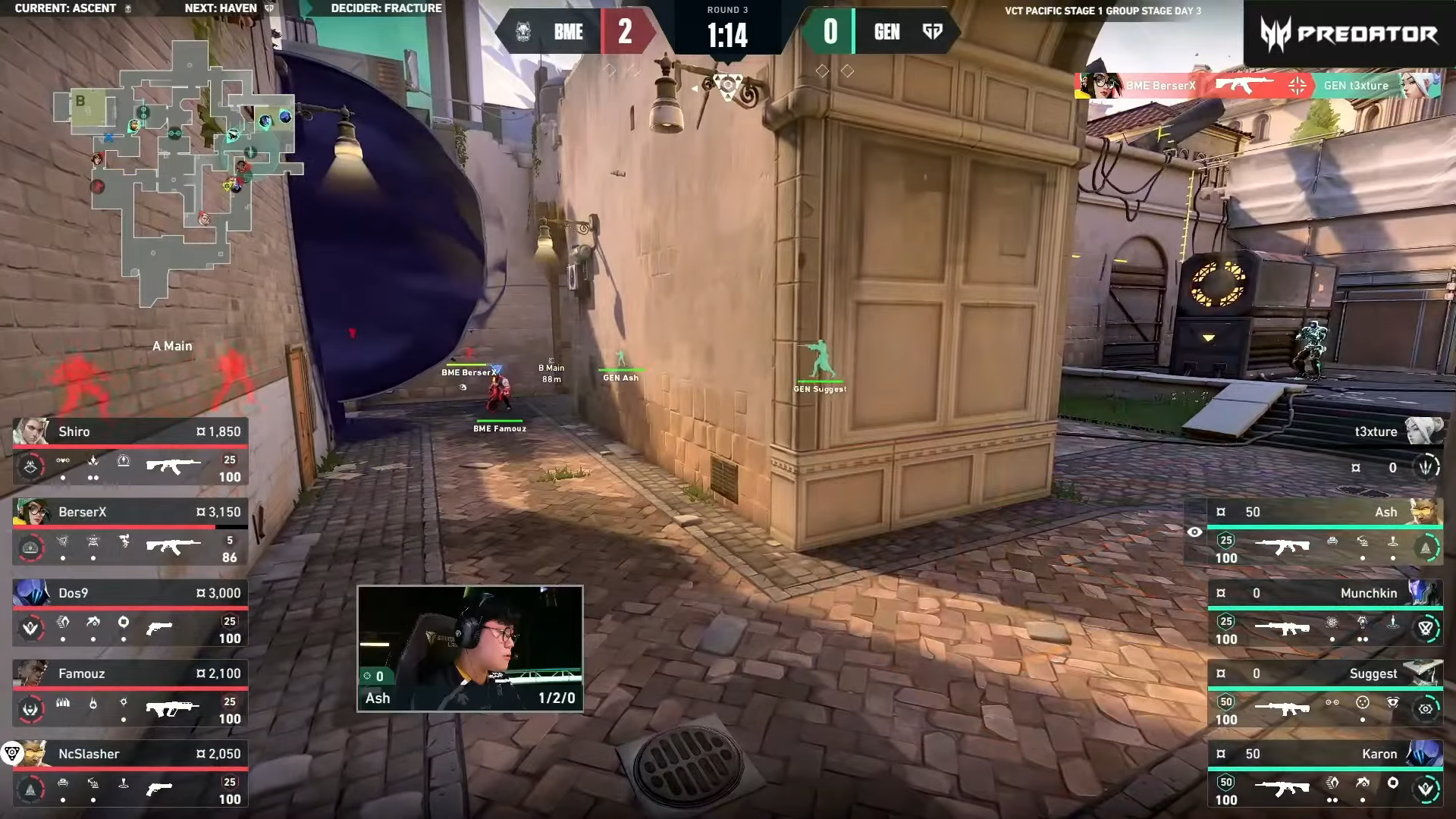Choose Dos9 in the team list

130,613
